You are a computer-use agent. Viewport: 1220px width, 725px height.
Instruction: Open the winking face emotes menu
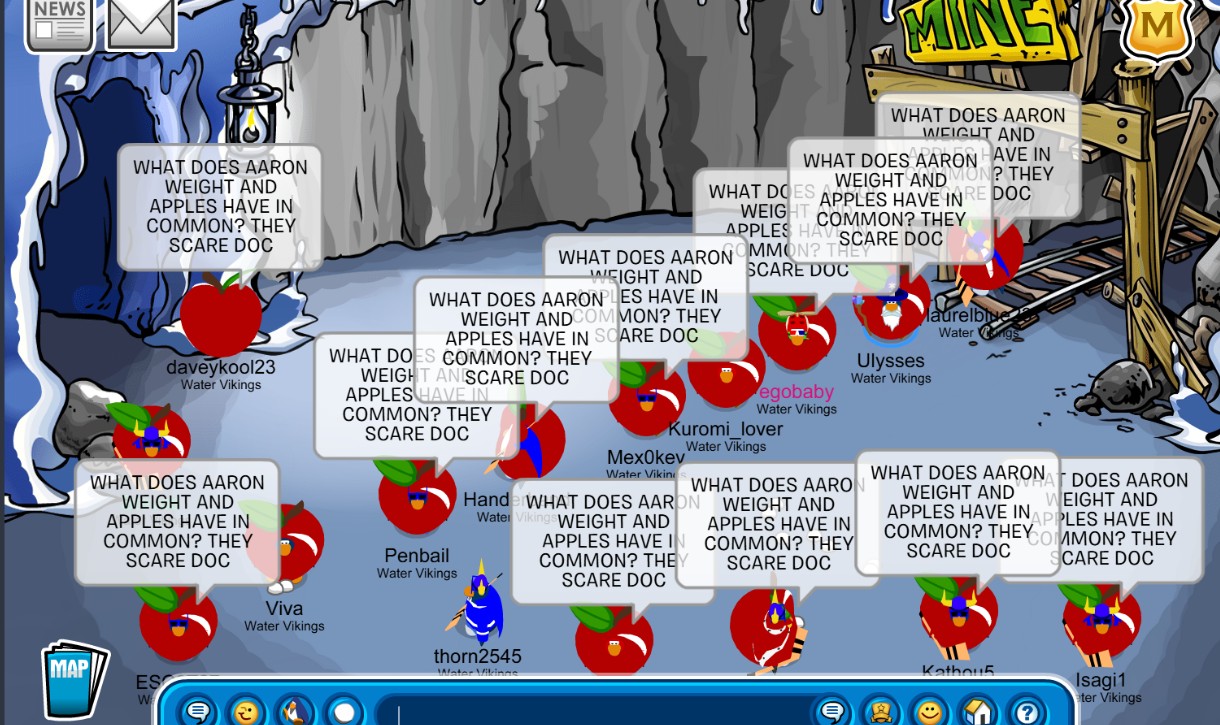pyautogui.click(x=245, y=712)
